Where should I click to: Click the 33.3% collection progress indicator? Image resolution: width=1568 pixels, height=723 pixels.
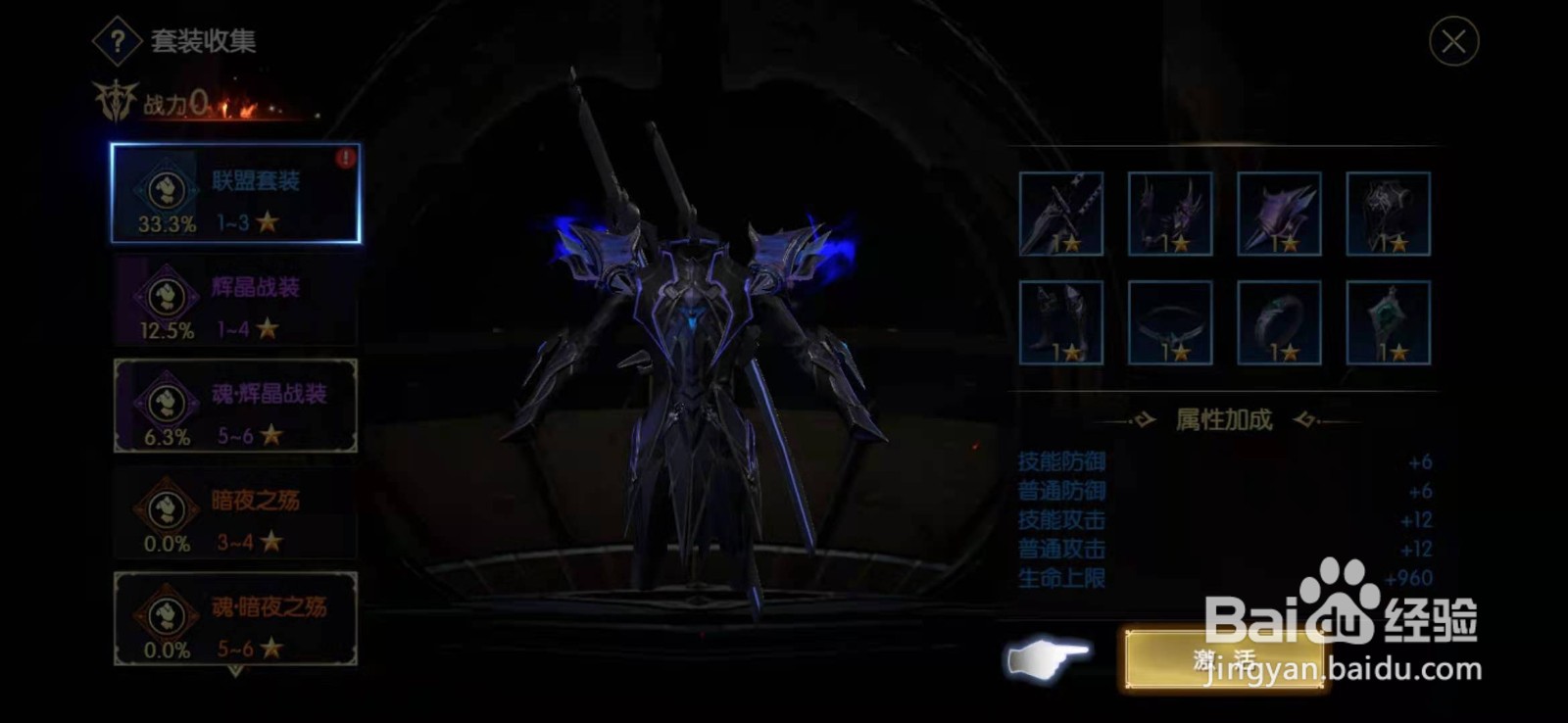tap(167, 223)
